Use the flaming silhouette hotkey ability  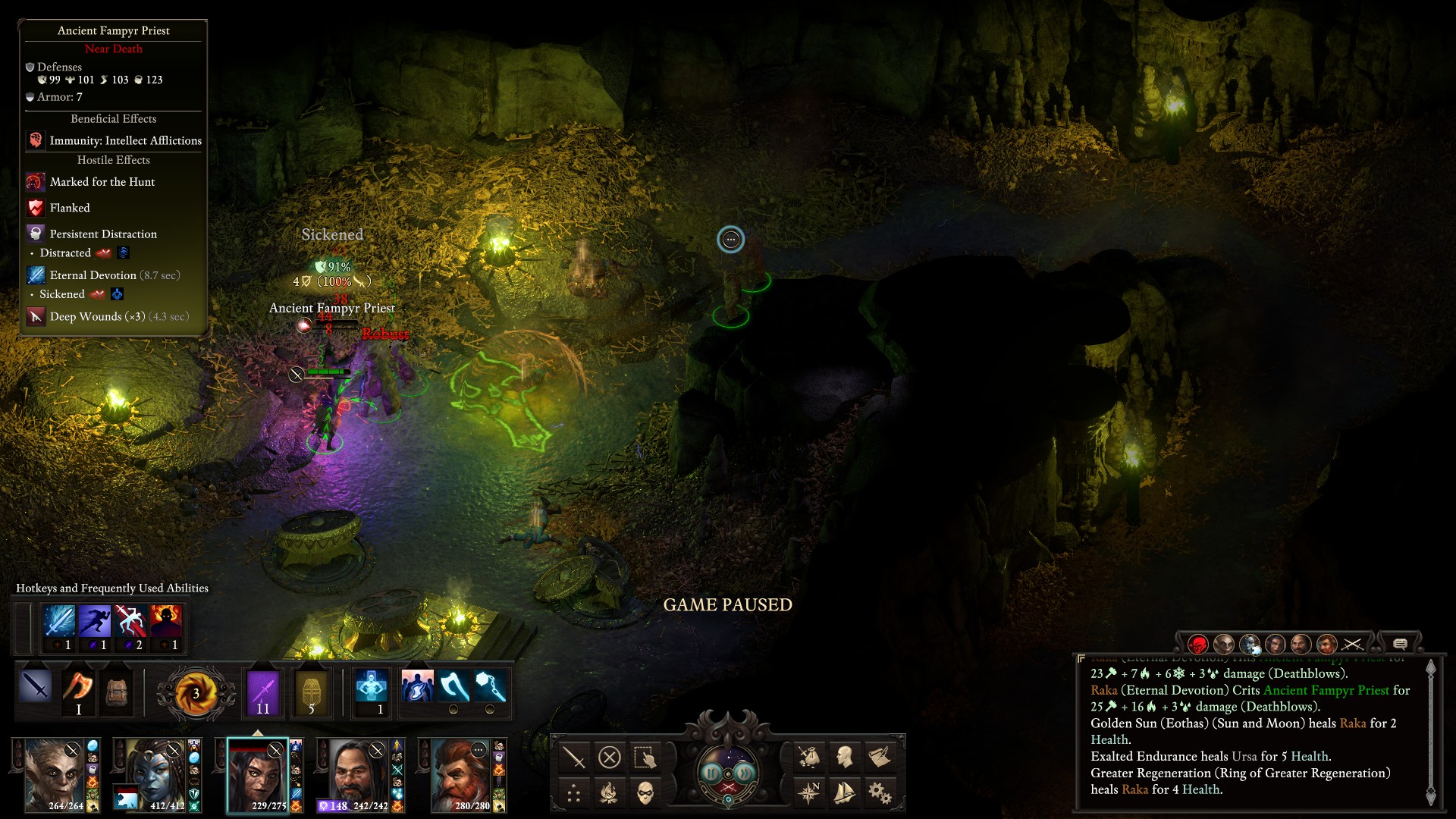(x=165, y=623)
